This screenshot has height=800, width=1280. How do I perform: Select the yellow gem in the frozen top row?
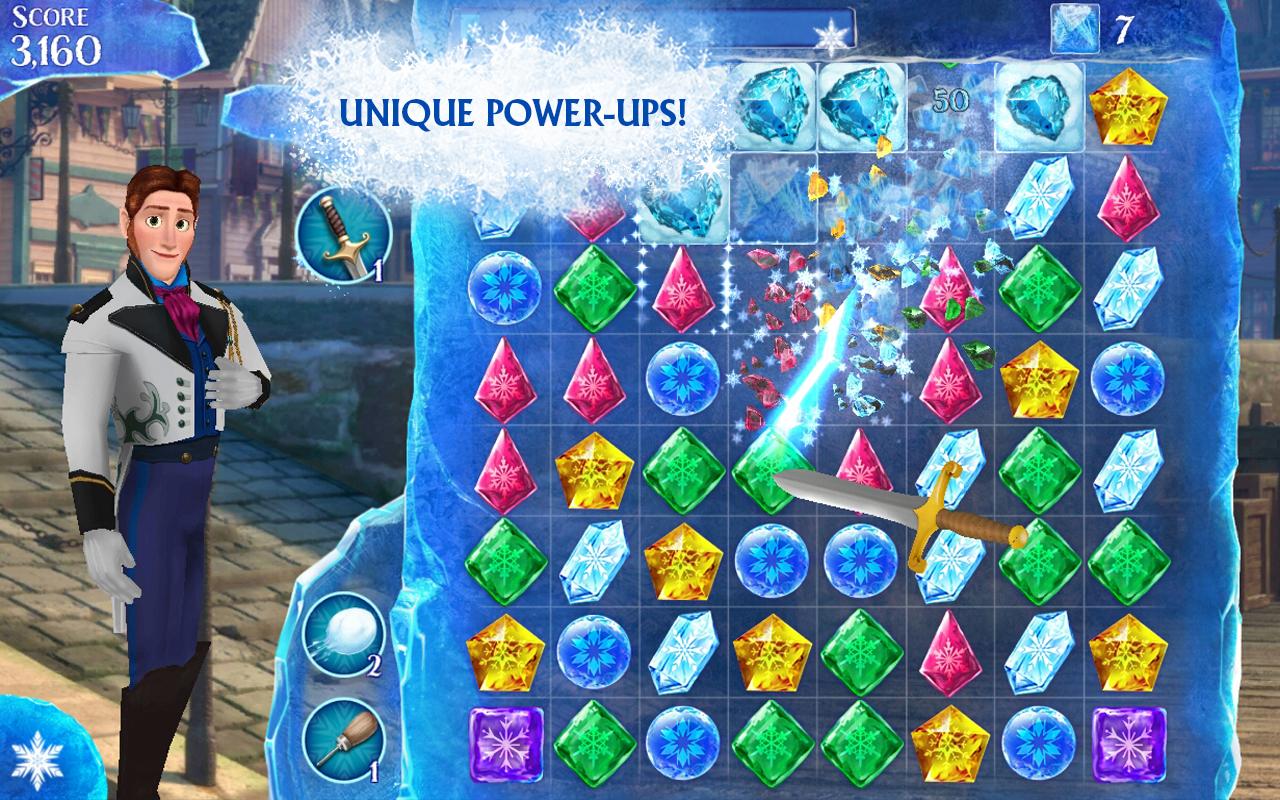click(1127, 105)
